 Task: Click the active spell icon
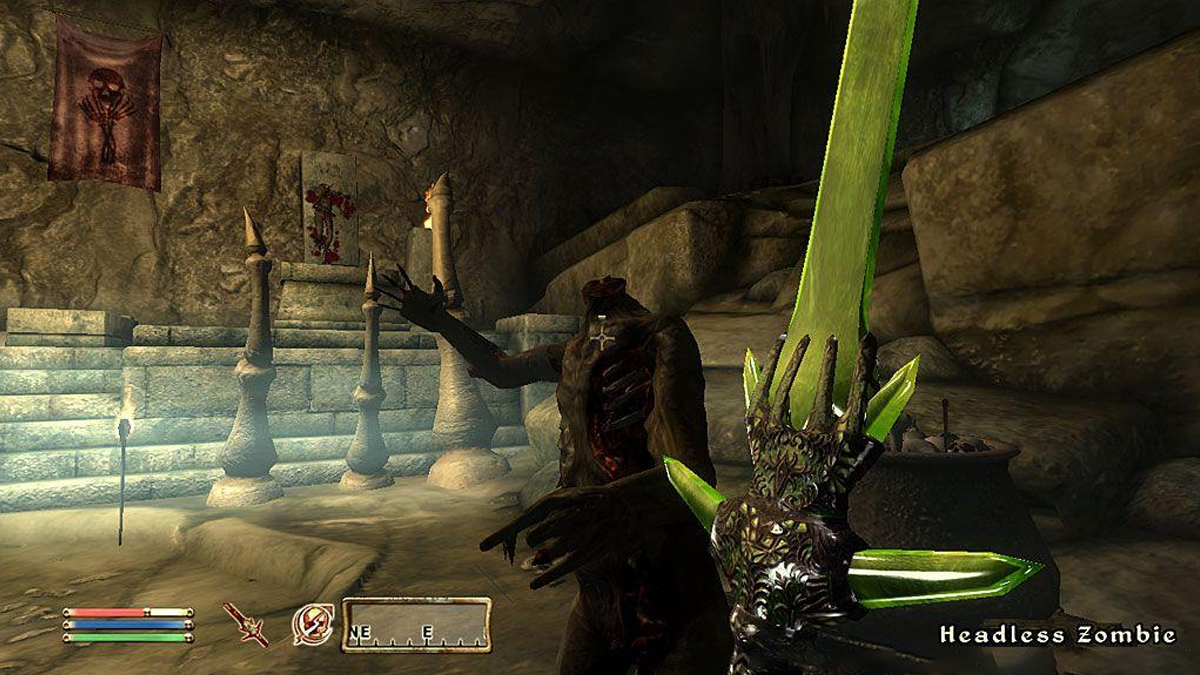[312, 624]
